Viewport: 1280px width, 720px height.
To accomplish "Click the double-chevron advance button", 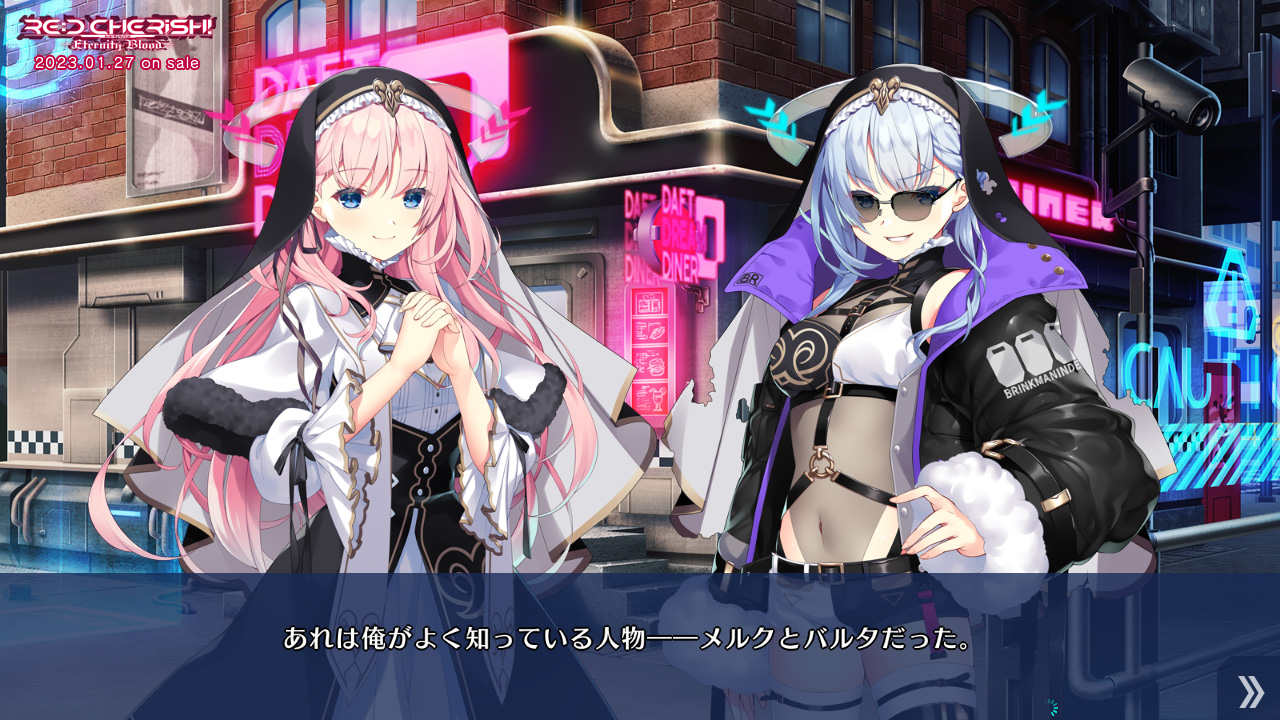I will pyautogui.click(x=1250, y=691).
